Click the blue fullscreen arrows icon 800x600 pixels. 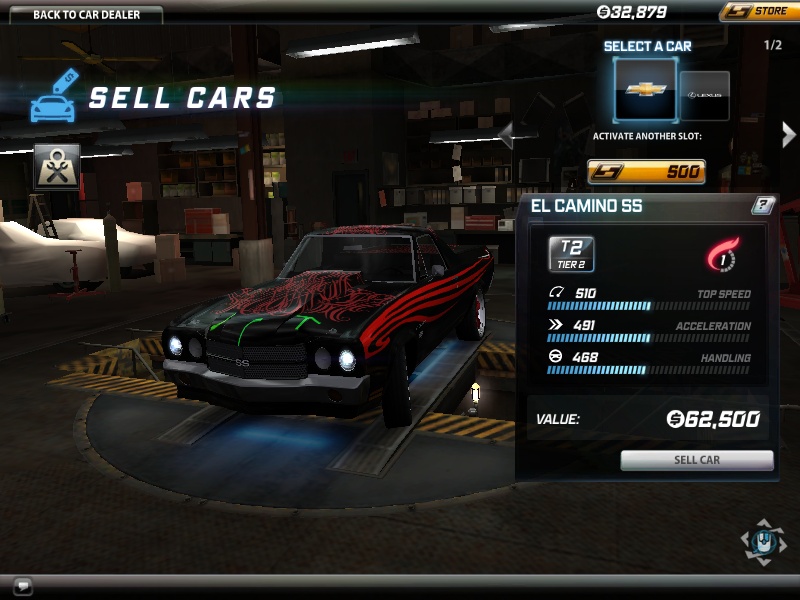coord(762,541)
